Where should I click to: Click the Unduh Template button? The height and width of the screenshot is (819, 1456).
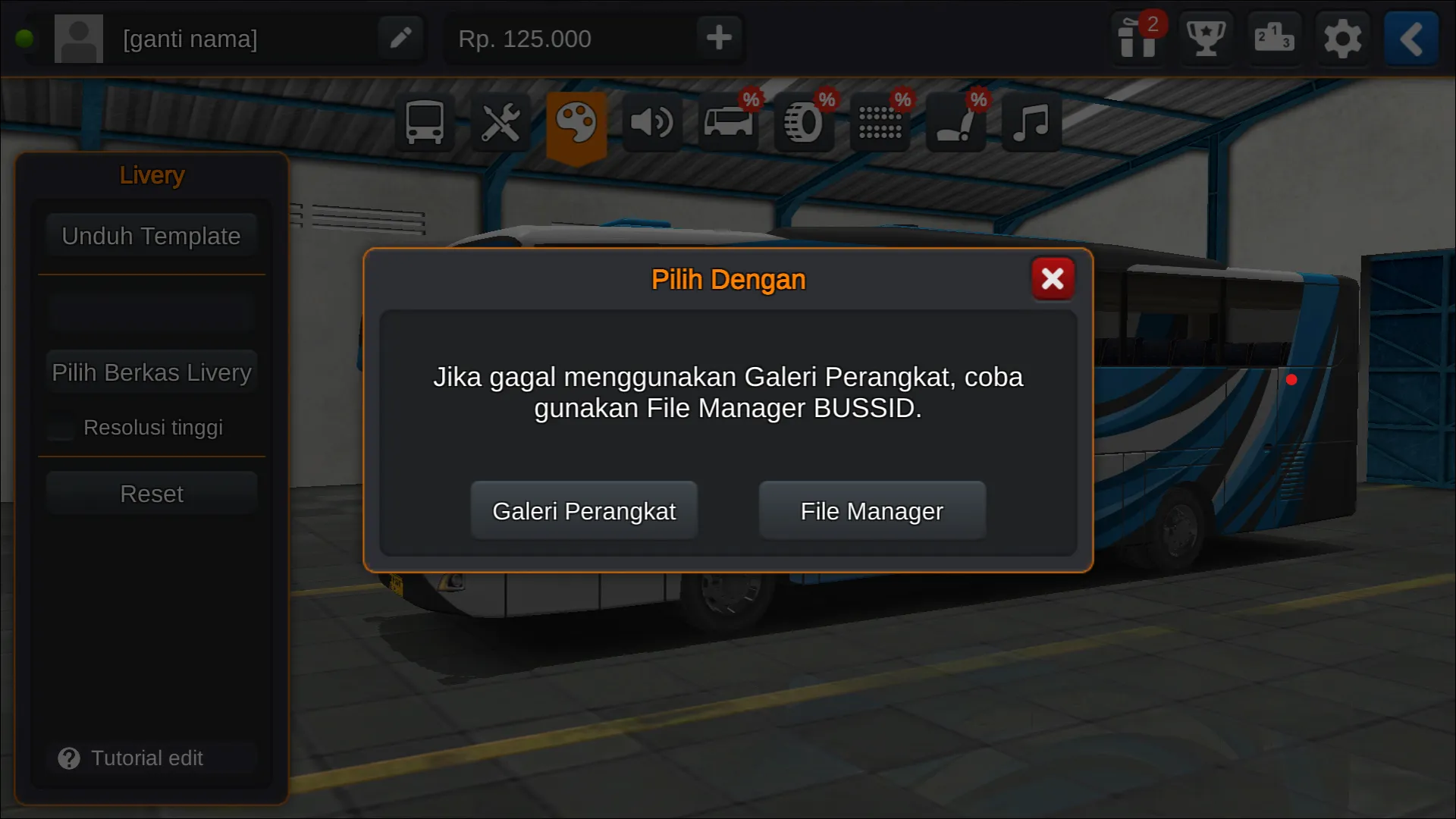[151, 235]
